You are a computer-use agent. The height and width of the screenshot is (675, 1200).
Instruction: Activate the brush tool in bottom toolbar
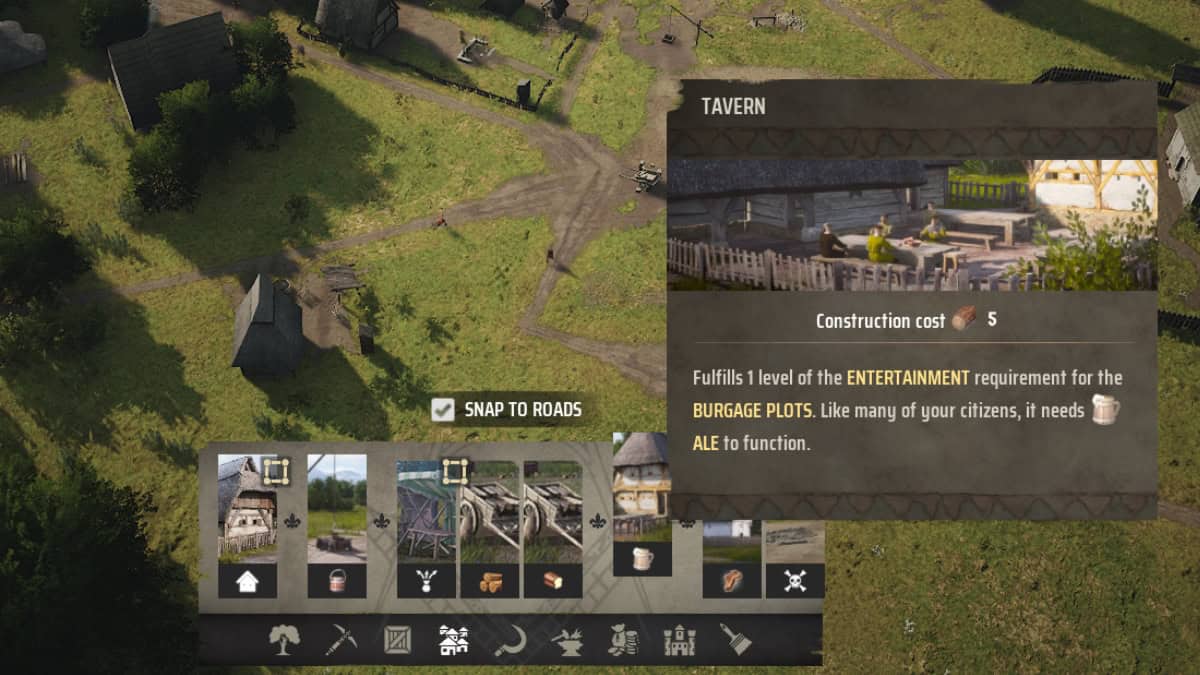(x=736, y=640)
